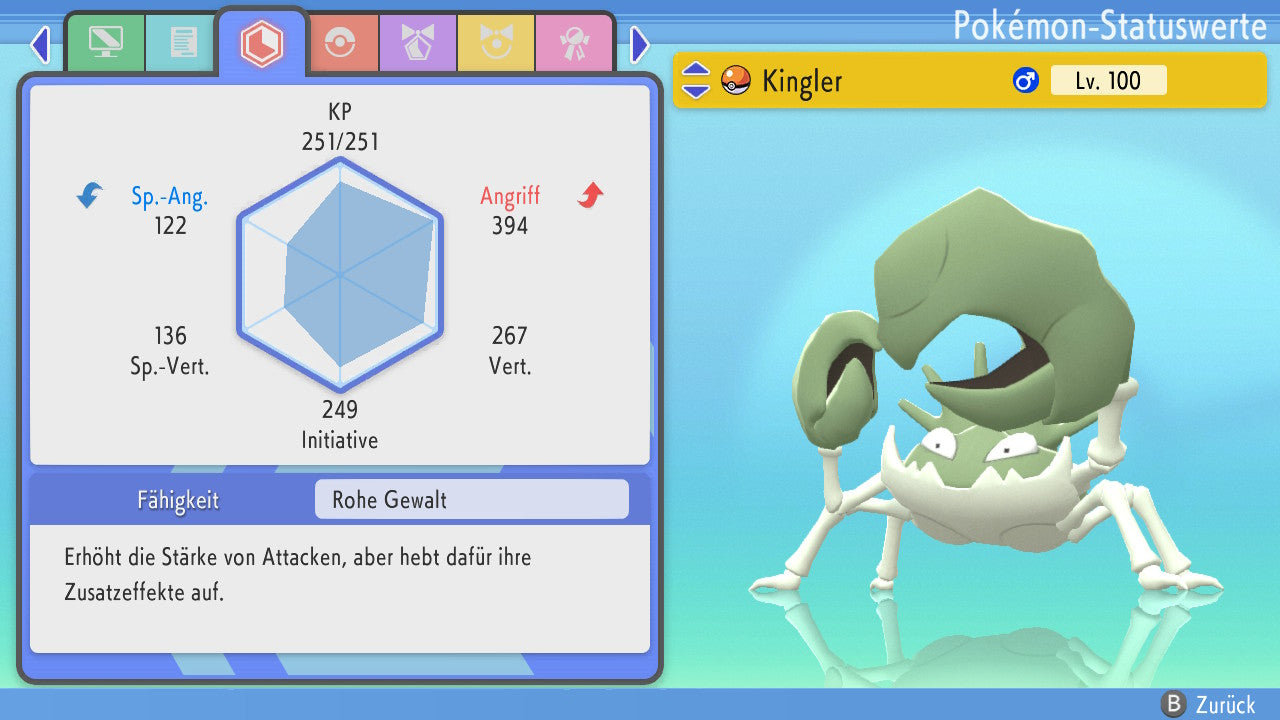Go back with the Zurück button
The width and height of the screenshot is (1280, 720).
click(1208, 704)
